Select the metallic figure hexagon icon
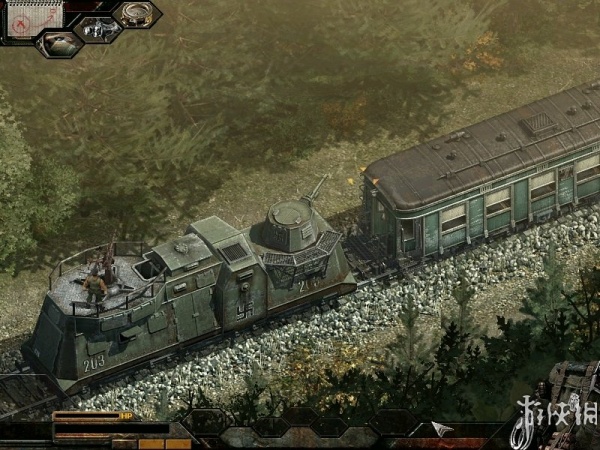The image size is (600, 450). 97,29
